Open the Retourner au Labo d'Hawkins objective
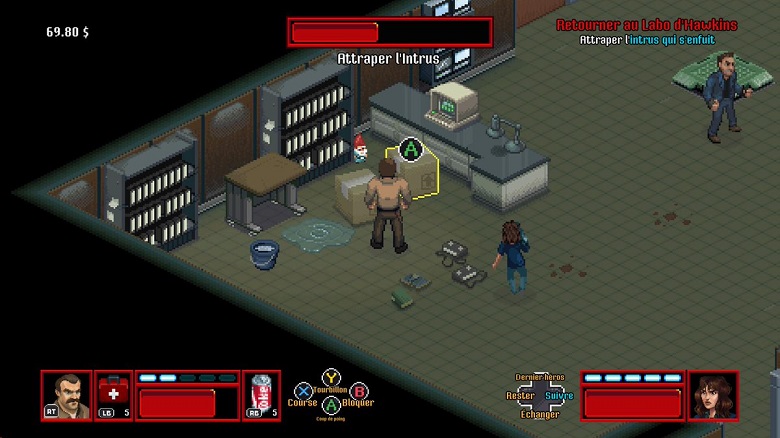 (645, 25)
